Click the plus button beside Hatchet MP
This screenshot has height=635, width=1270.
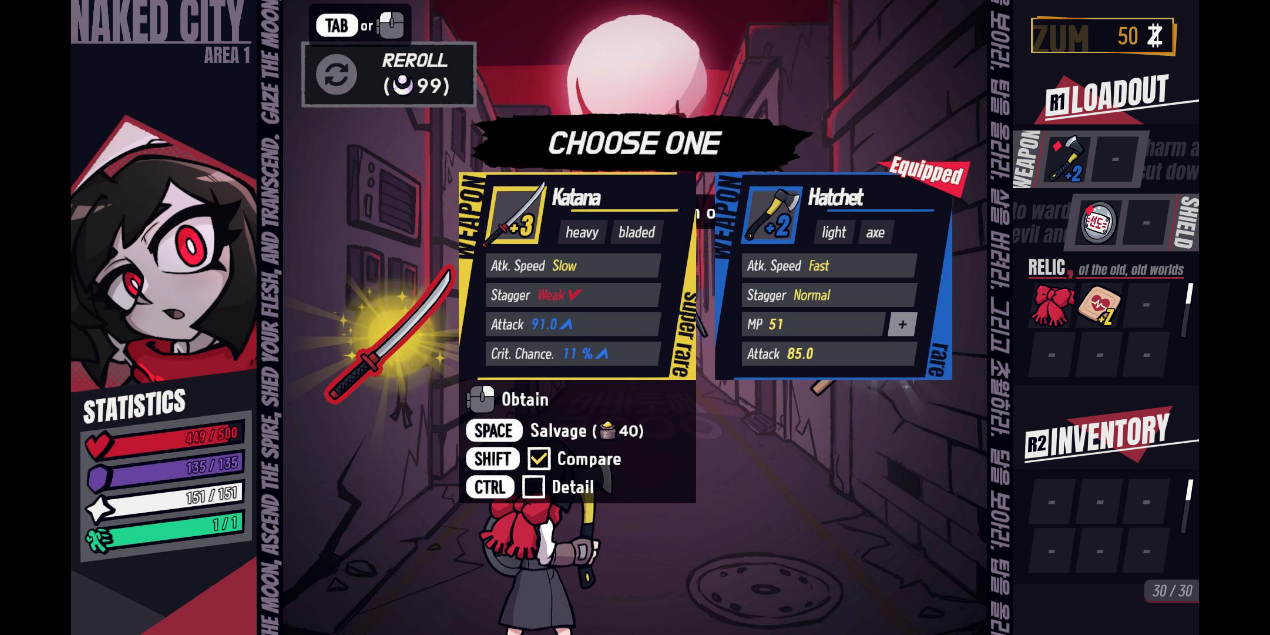coord(902,324)
